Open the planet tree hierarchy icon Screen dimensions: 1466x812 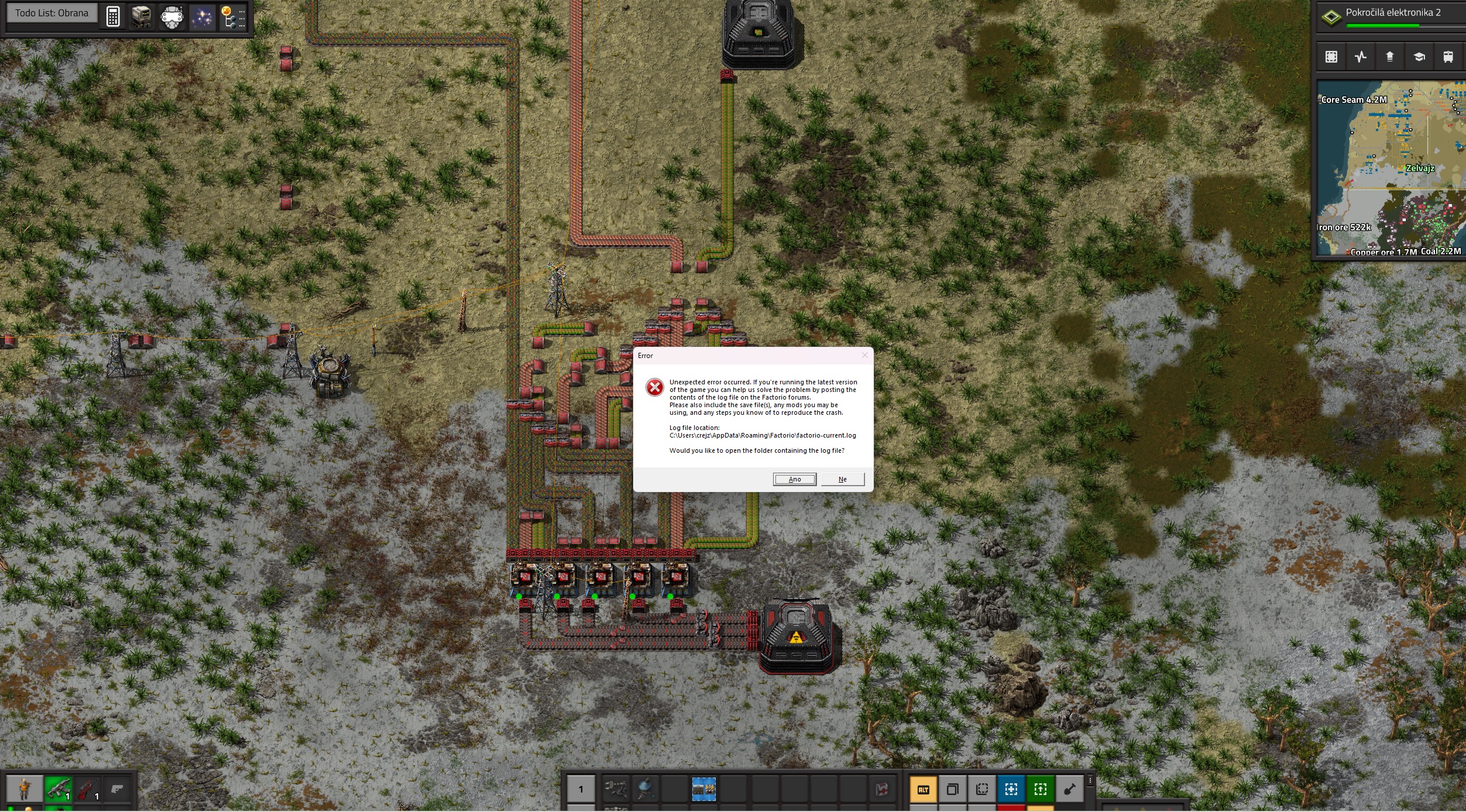[x=233, y=16]
